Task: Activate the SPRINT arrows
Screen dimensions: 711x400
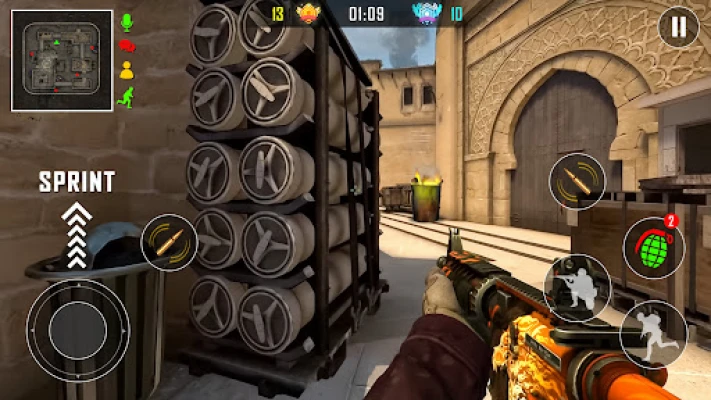Action: (x=77, y=235)
